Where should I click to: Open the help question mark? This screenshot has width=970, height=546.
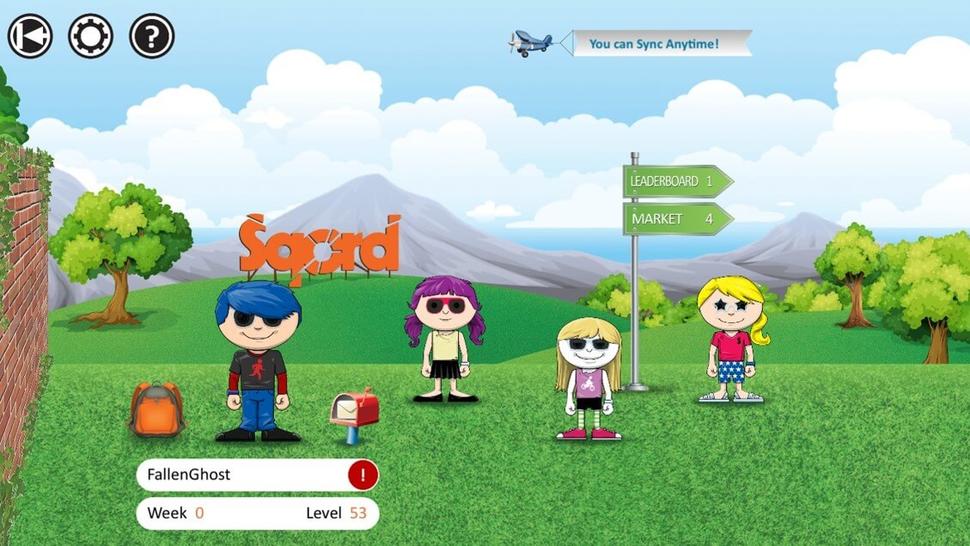click(152, 36)
